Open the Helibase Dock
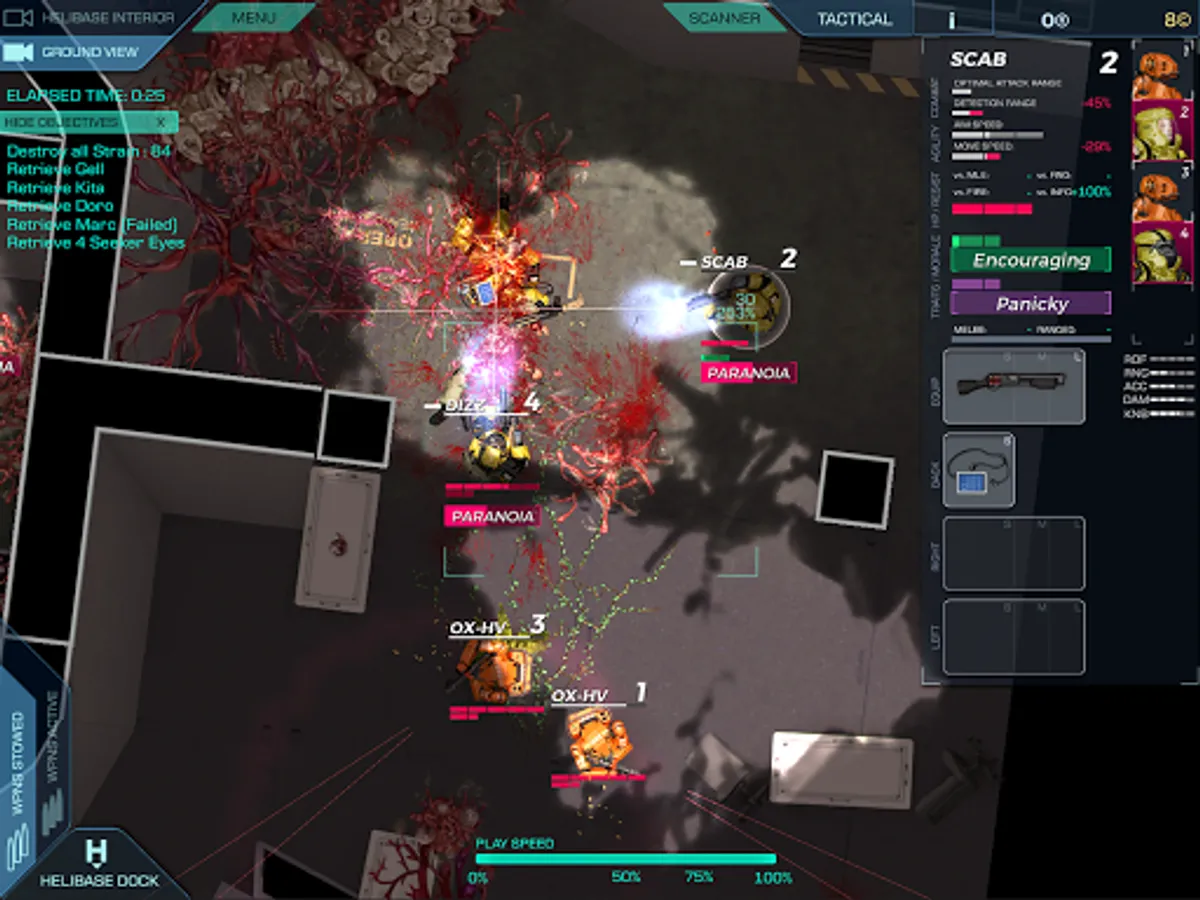Screen dimensions: 1200x900 98,865
